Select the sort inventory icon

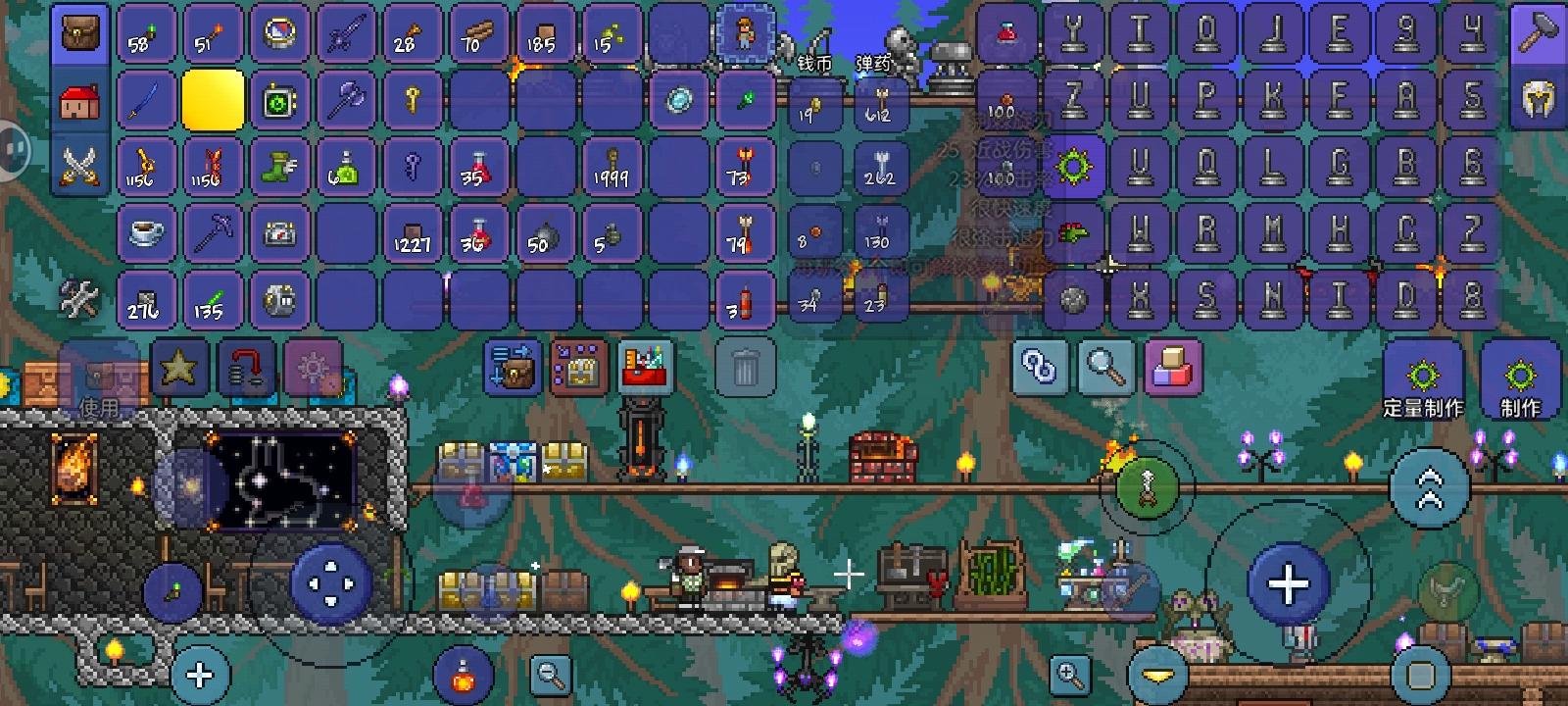point(510,368)
